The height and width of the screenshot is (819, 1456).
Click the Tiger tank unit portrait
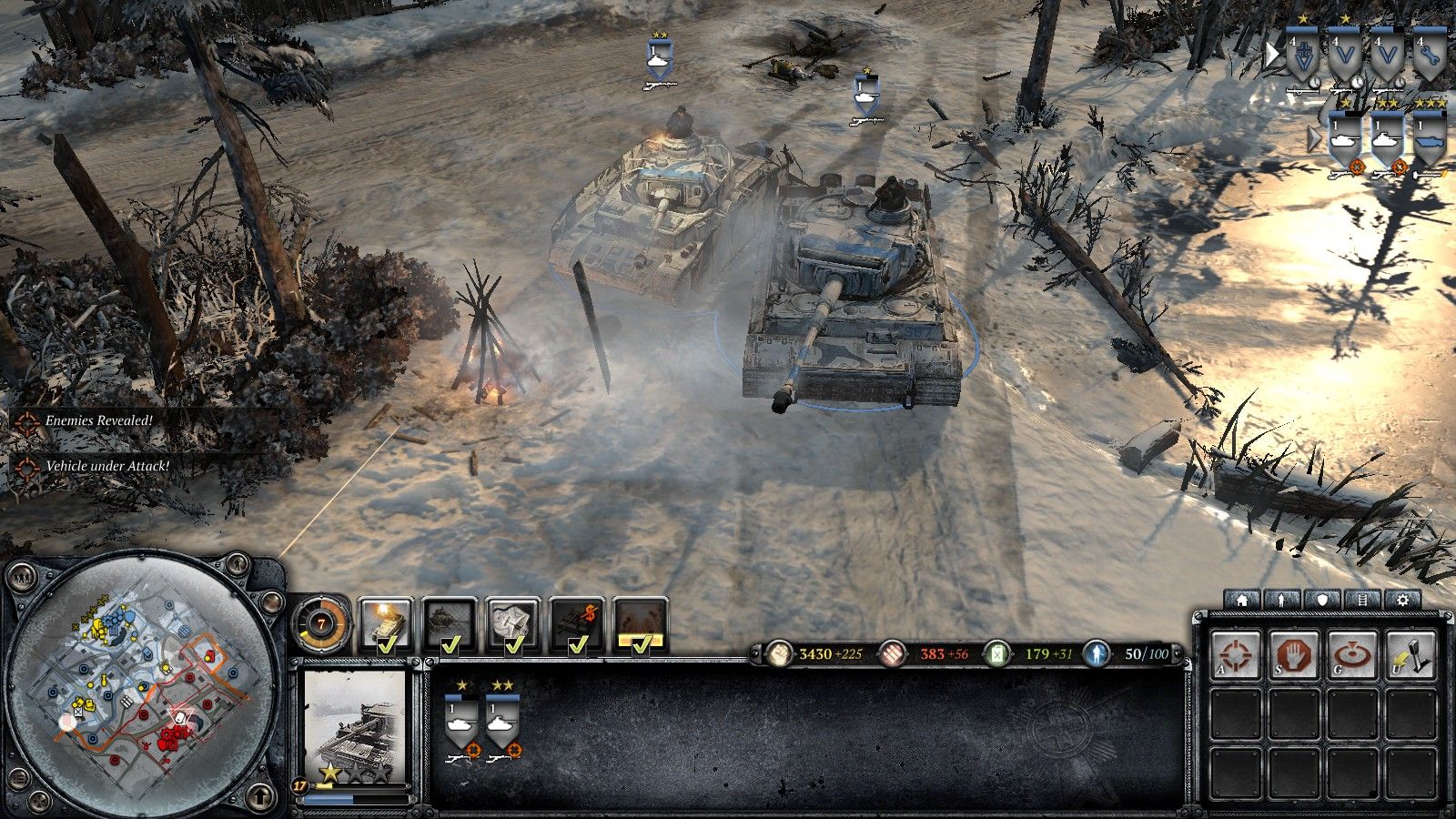pyautogui.click(x=353, y=726)
